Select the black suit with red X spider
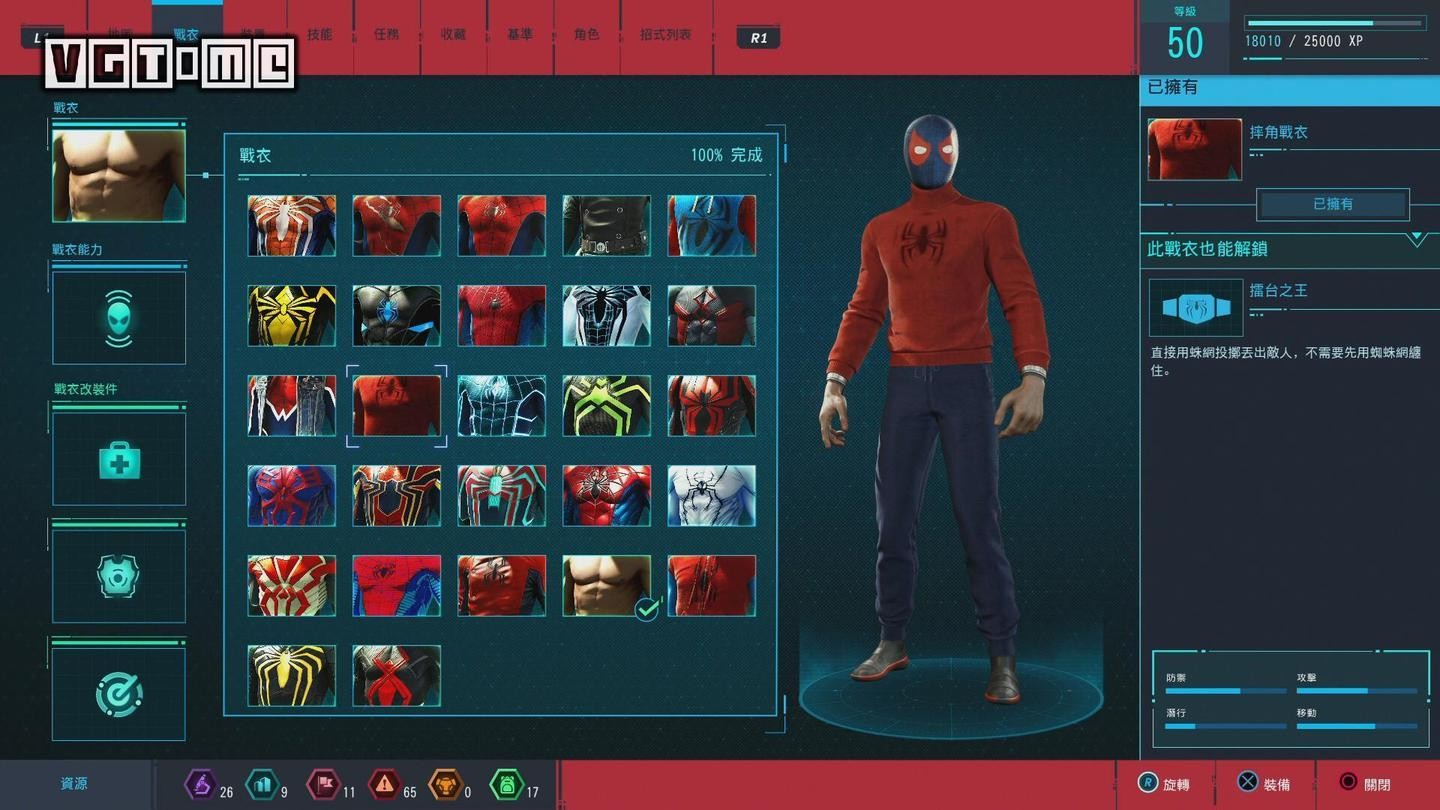Image resolution: width=1440 pixels, height=810 pixels. coord(396,676)
